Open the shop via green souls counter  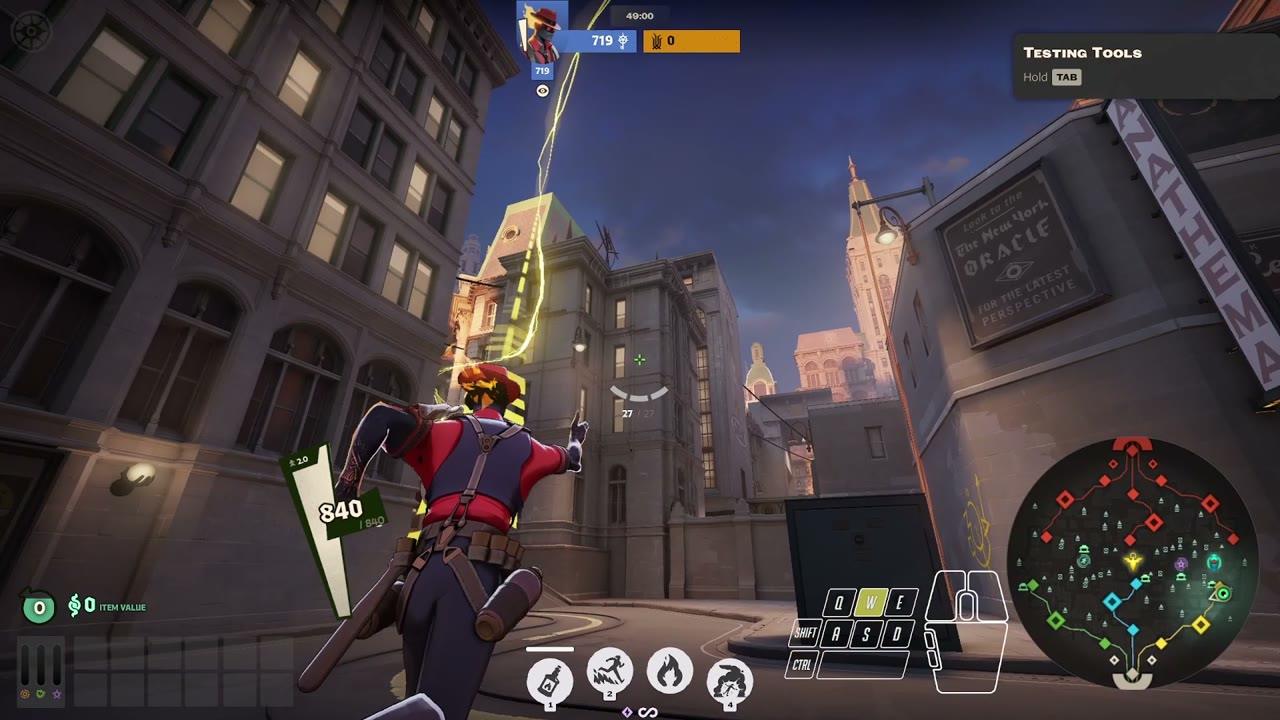point(39,606)
